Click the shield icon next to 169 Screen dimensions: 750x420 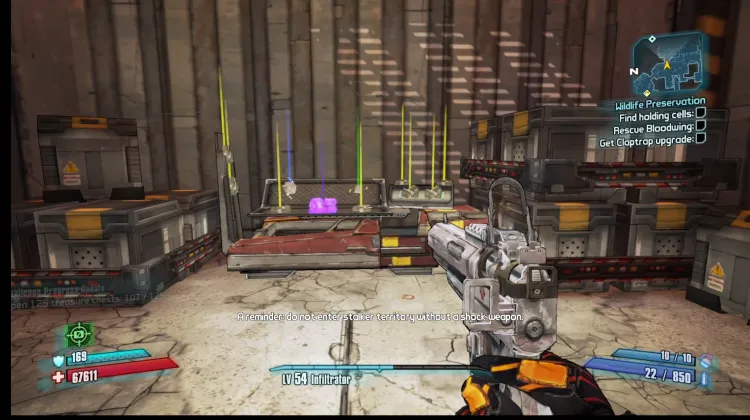[60, 358]
